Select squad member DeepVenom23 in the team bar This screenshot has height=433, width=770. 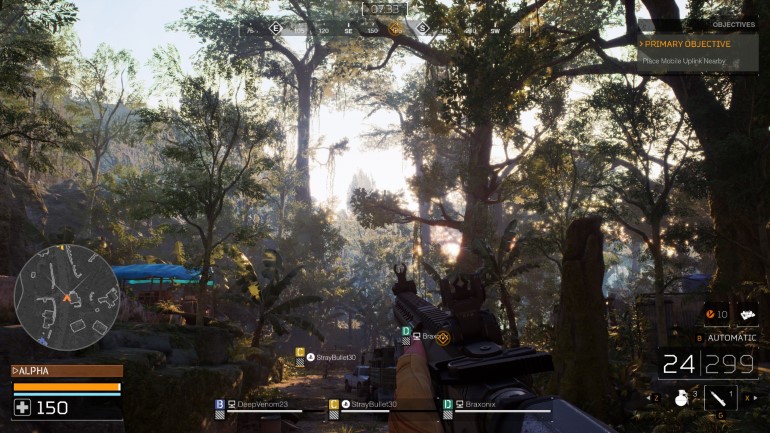(x=258, y=405)
